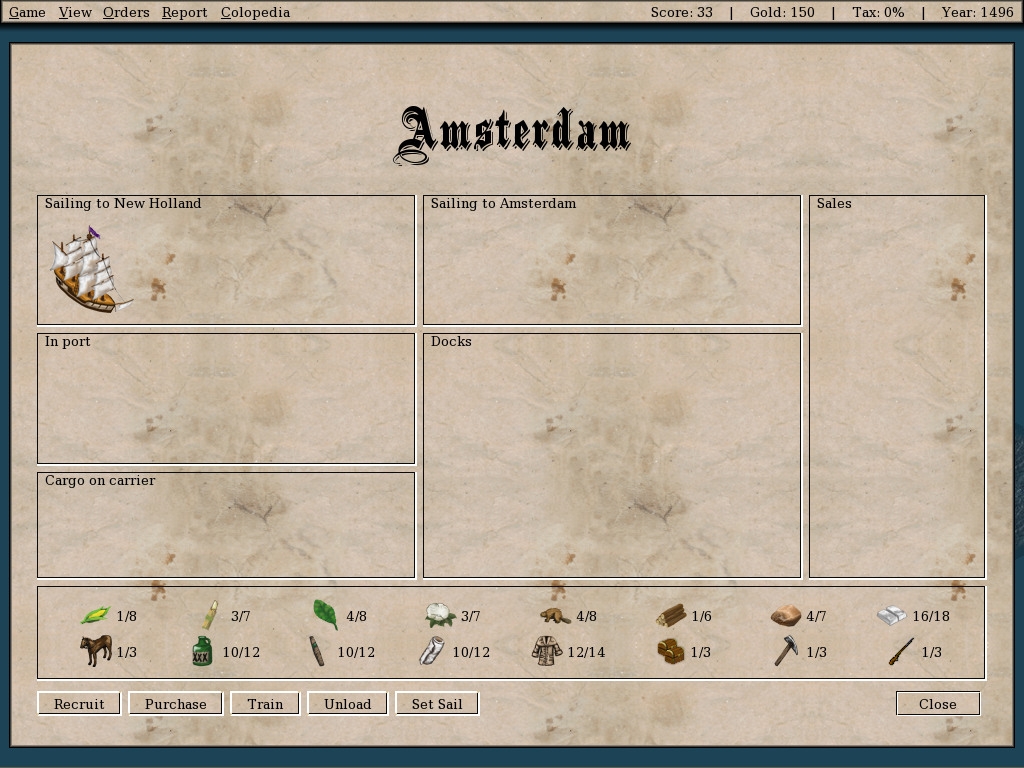Image resolution: width=1024 pixels, height=768 pixels.
Task: Open the Game menu
Action: 27,12
